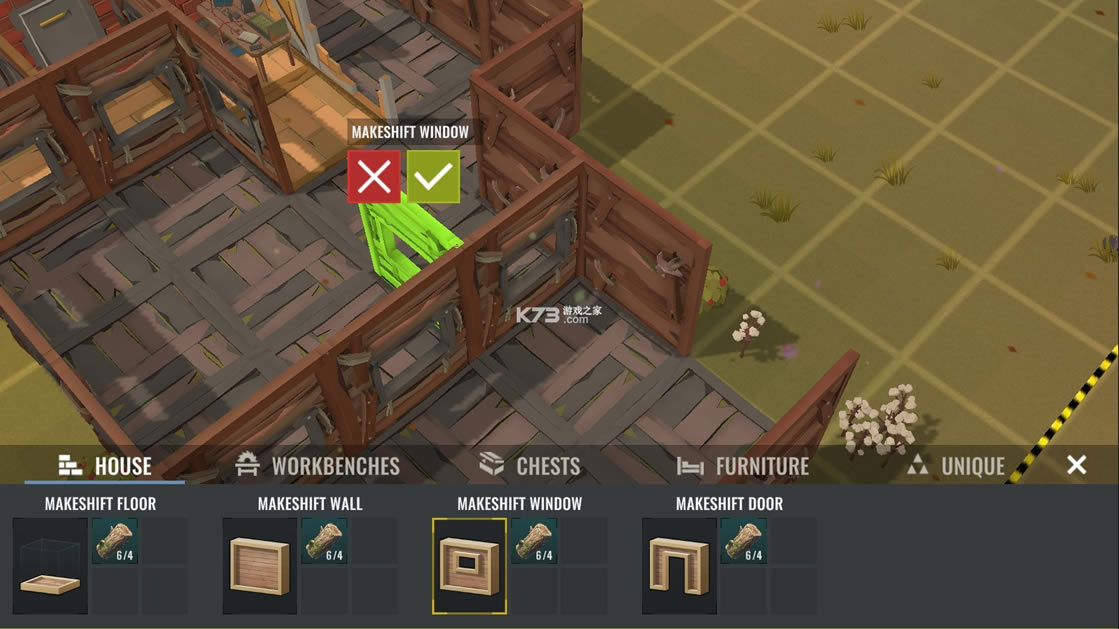Close the build menu
Image resolution: width=1119 pixels, height=629 pixels.
[x=1076, y=465]
